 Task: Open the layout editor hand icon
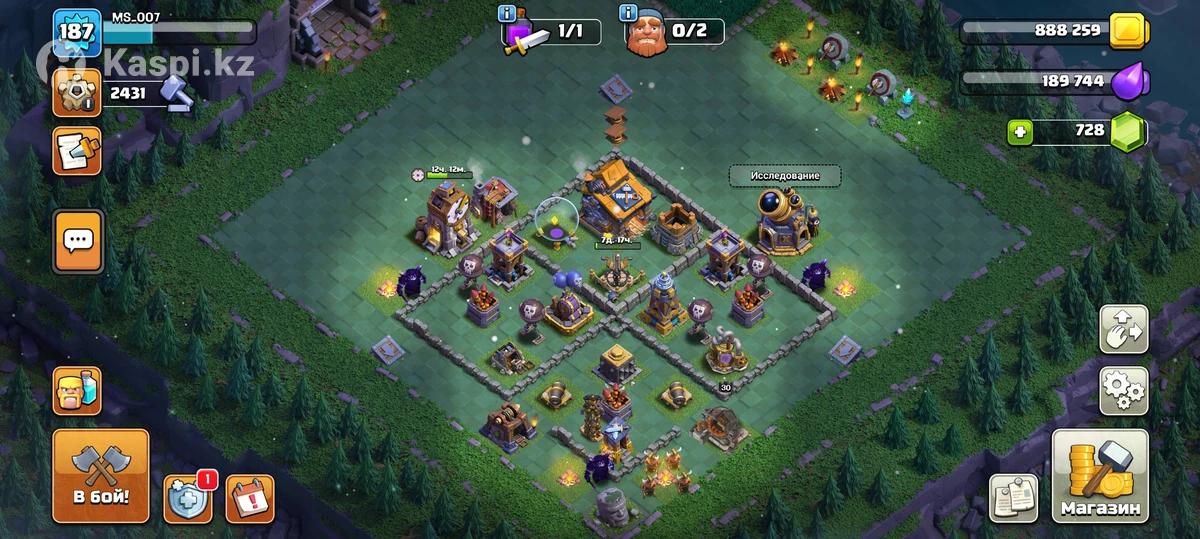1123,330
